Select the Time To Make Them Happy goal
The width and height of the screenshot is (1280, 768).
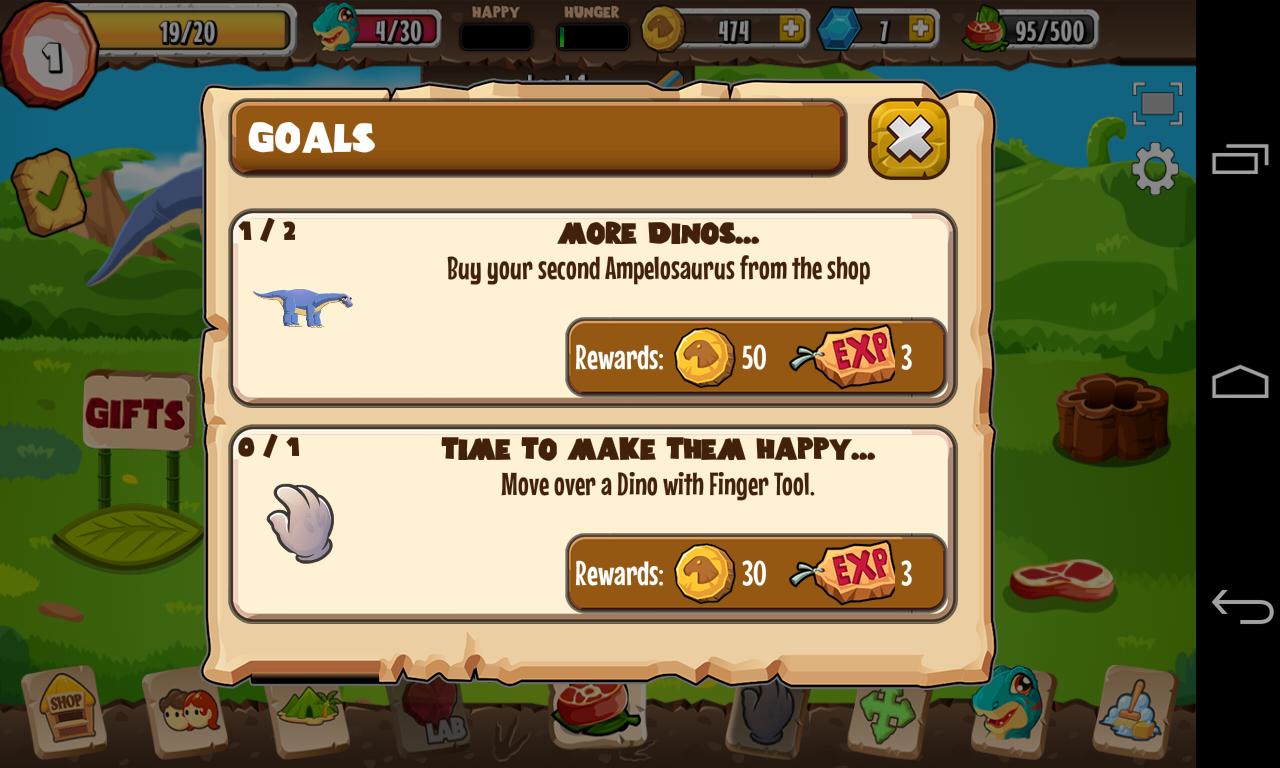pyautogui.click(x=593, y=523)
